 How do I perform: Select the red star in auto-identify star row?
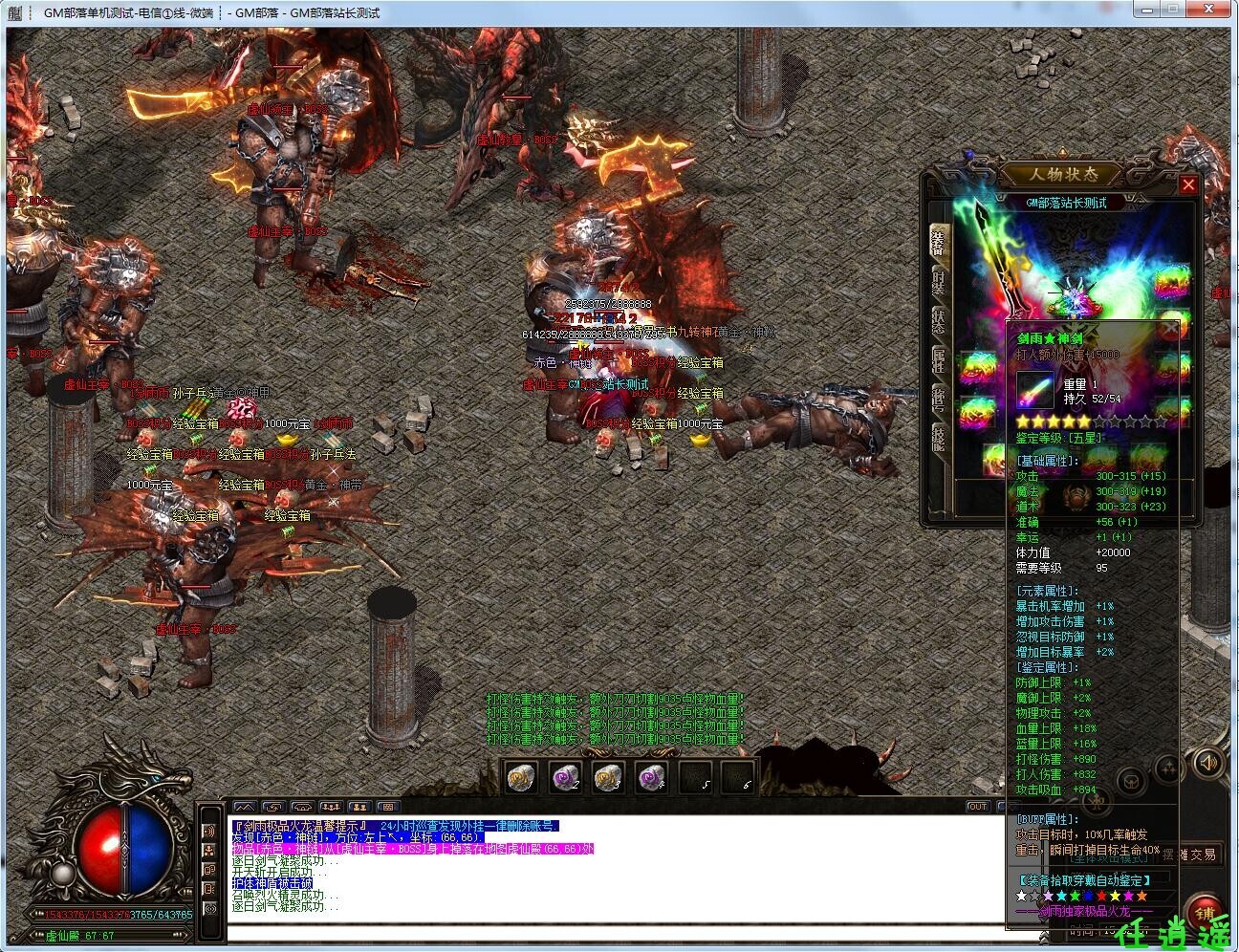[1101, 896]
